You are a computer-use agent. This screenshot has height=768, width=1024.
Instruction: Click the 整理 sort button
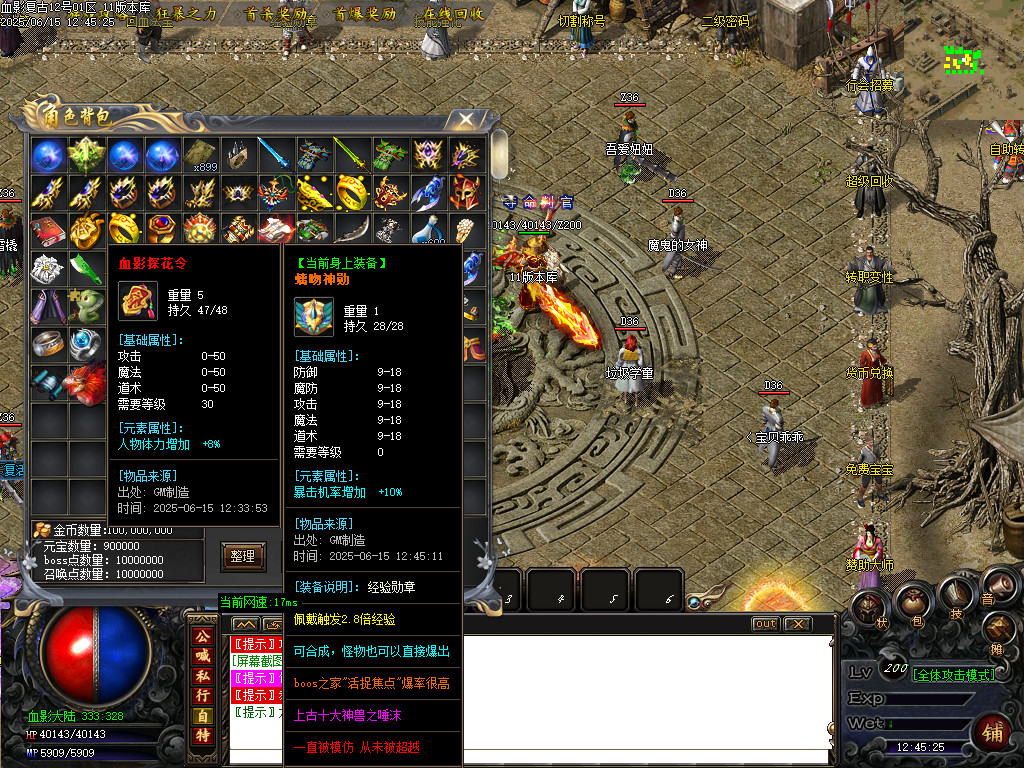pos(243,556)
